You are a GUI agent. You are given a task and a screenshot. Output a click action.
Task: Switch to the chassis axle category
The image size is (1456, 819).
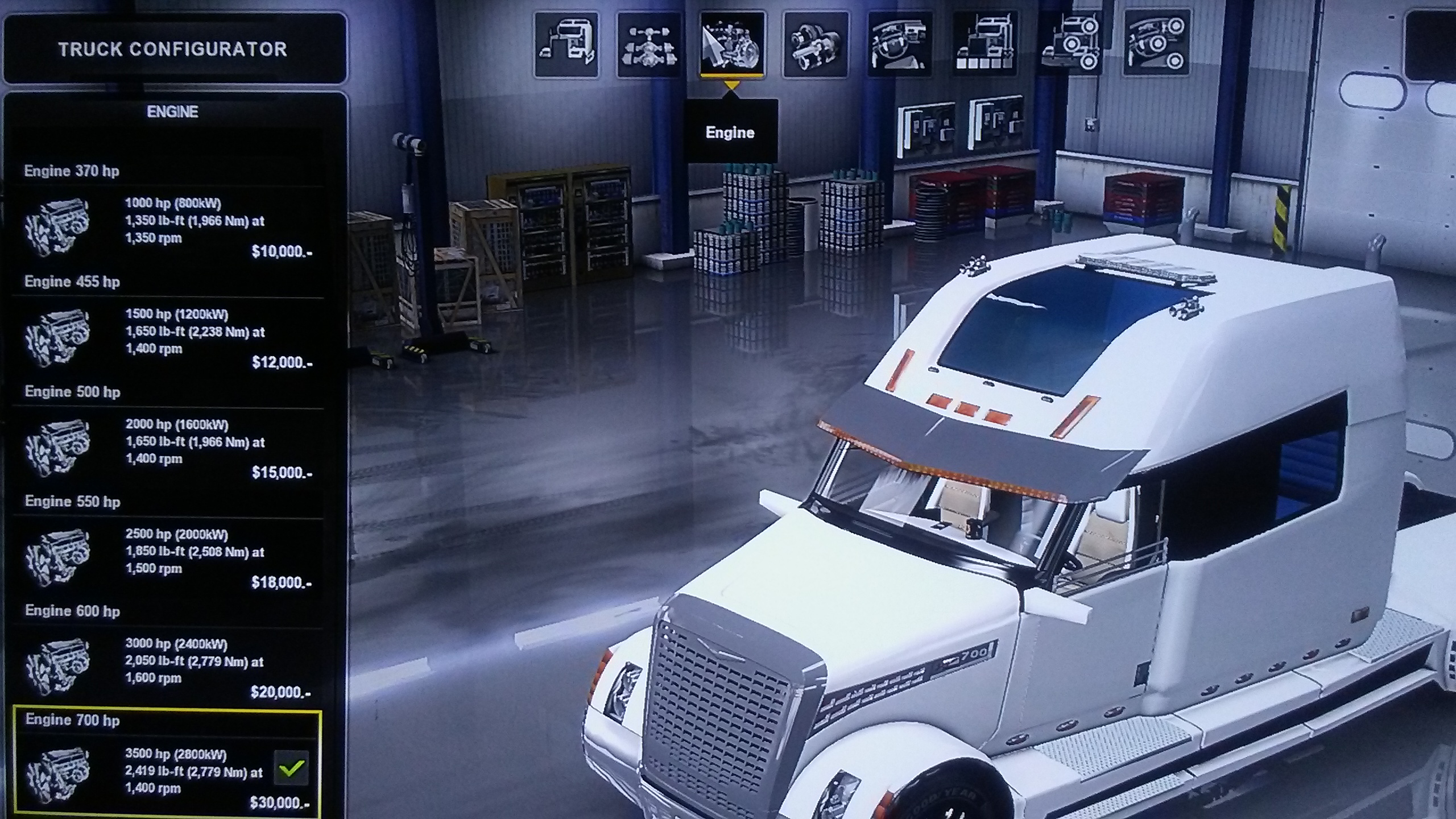(x=649, y=44)
